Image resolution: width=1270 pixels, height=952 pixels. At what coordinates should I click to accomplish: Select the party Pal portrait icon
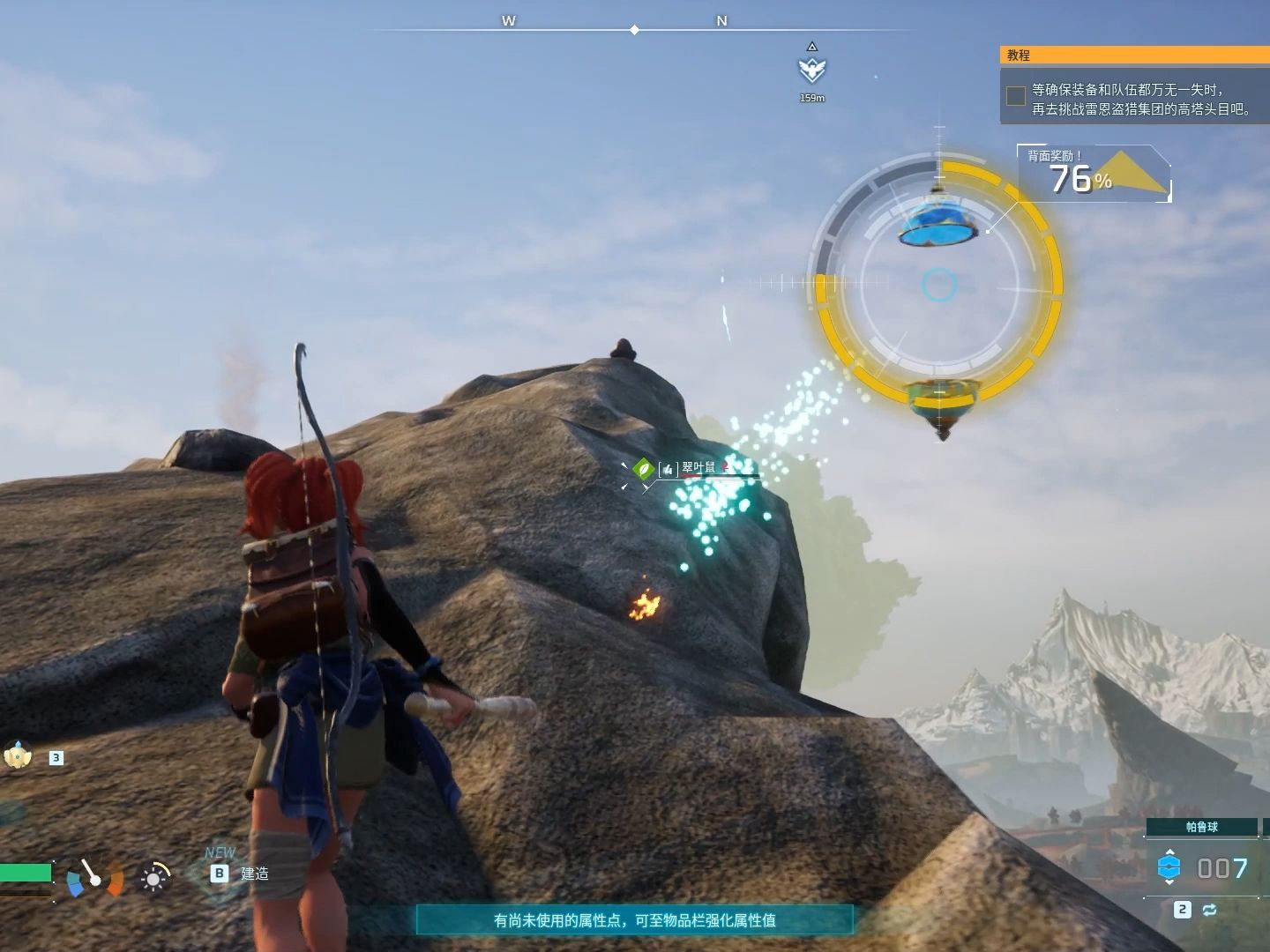click(x=18, y=755)
